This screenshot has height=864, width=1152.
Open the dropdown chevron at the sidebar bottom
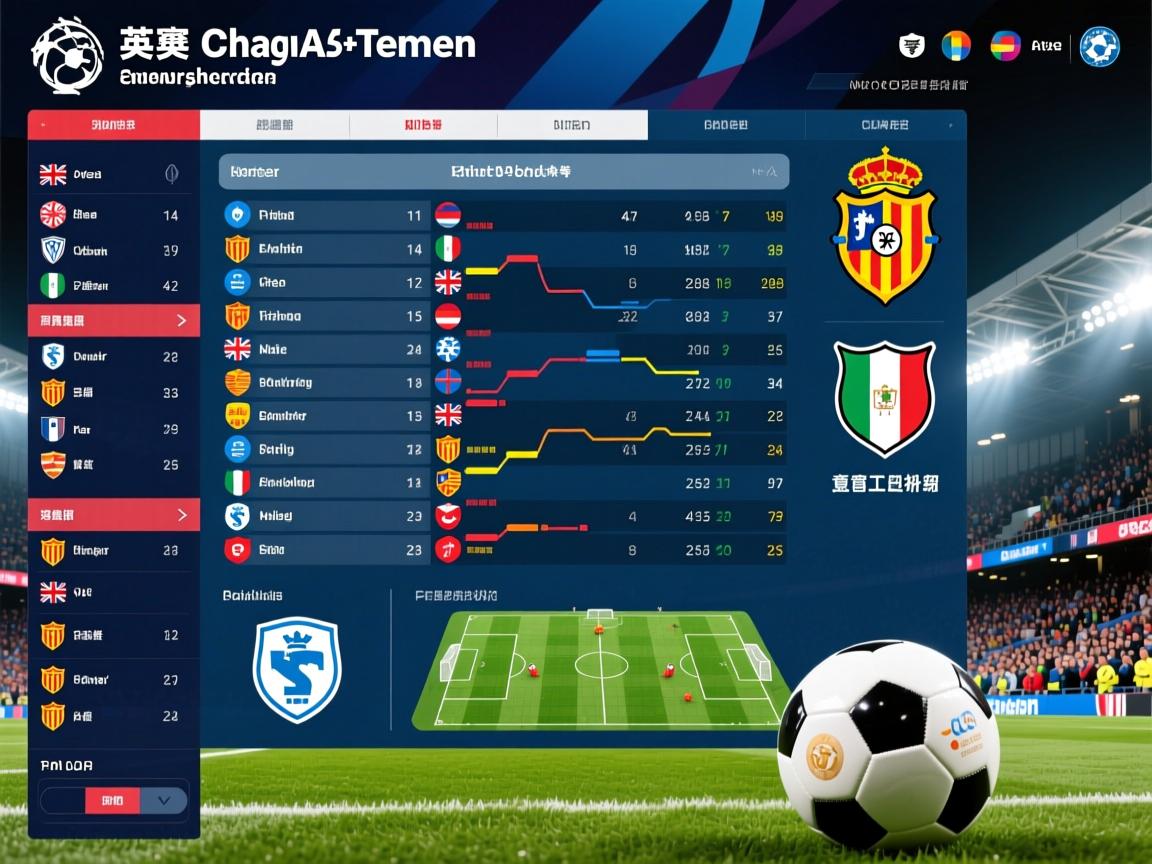pos(164,800)
